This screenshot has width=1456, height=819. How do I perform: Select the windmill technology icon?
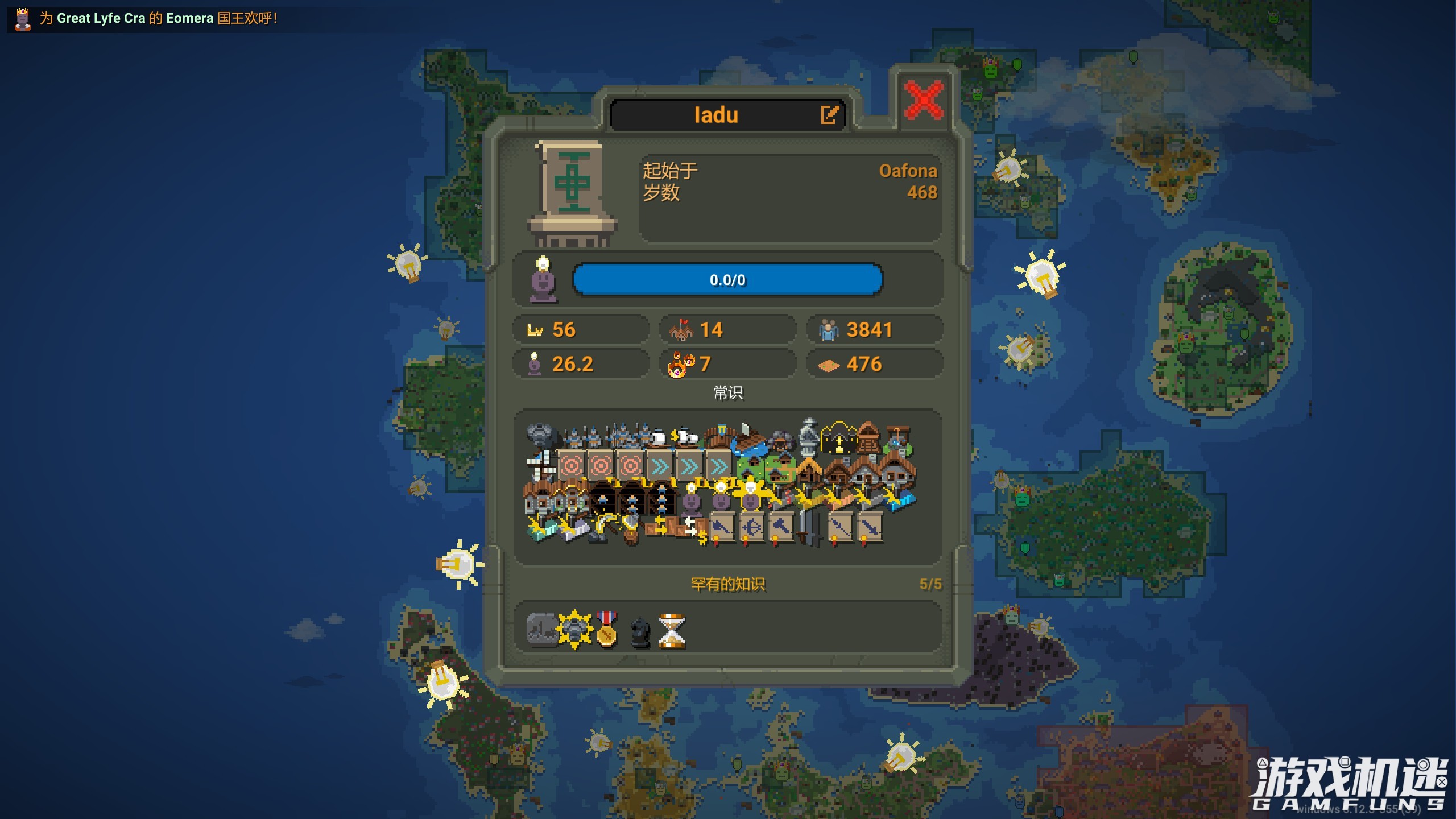(x=540, y=466)
